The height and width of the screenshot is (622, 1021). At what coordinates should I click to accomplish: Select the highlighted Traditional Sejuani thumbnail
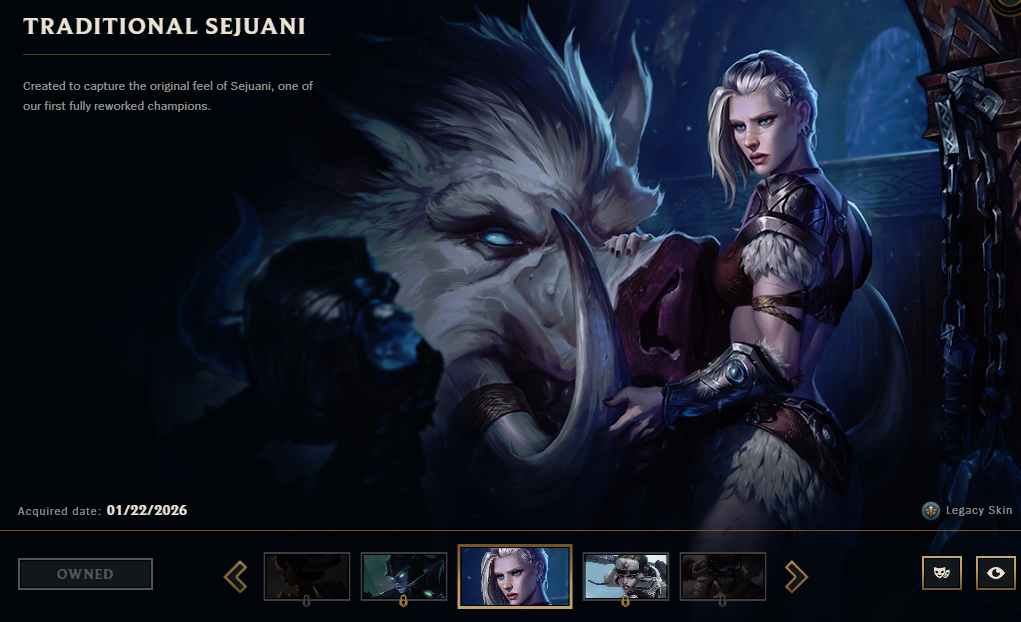514,576
